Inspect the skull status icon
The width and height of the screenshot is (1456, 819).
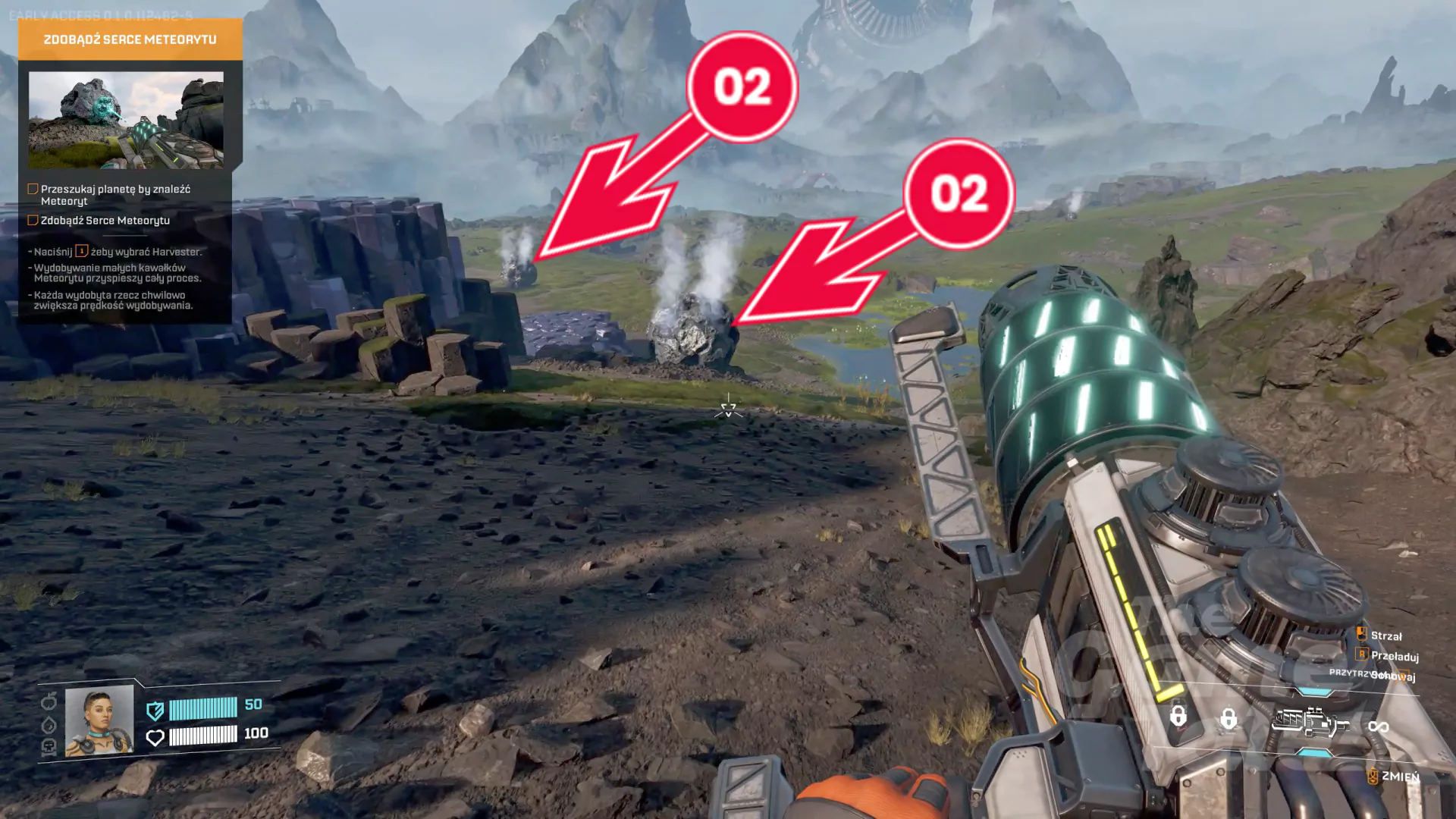(49, 747)
